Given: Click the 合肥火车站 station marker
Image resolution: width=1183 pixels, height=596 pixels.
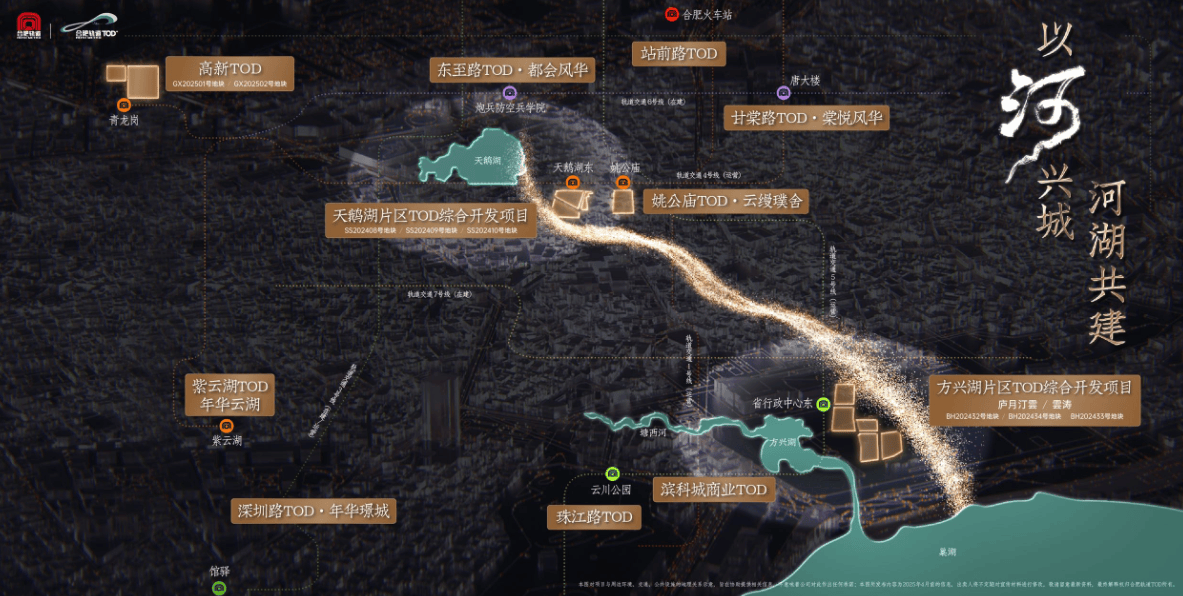Looking at the screenshot, I should (x=672, y=14).
